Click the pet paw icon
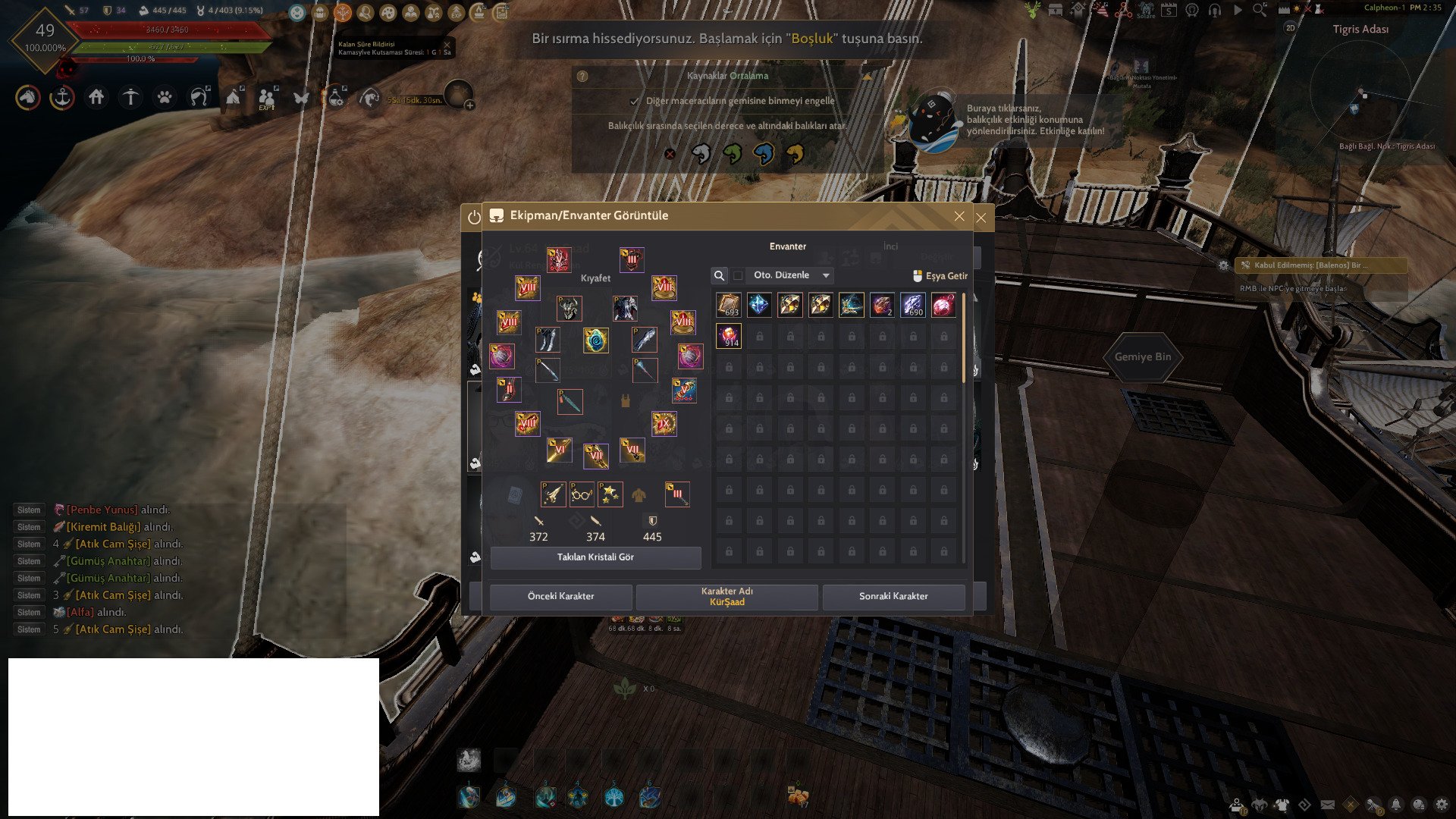 click(165, 97)
